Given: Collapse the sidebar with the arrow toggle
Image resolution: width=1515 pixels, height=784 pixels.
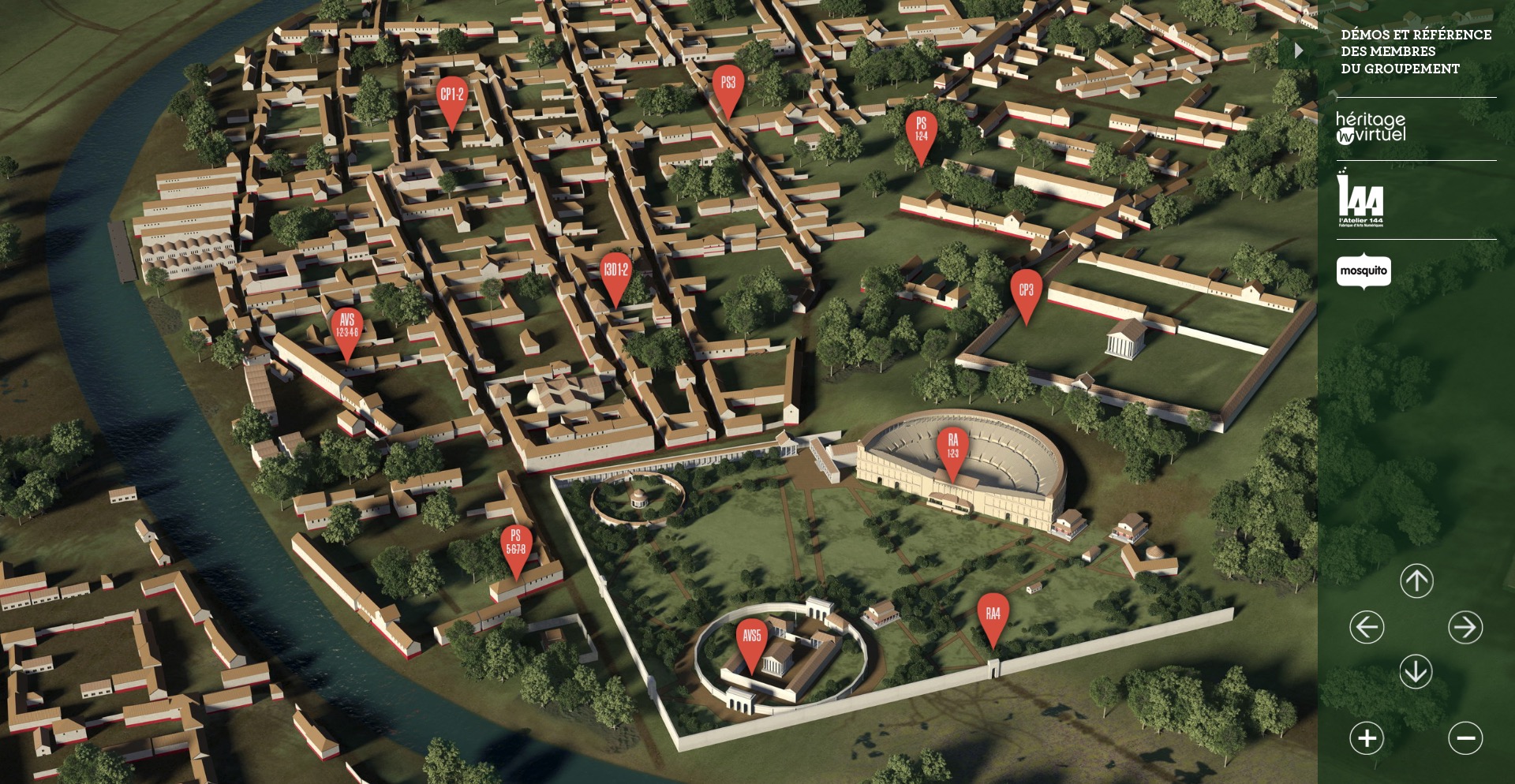Looking at the screenshot, I should [x=1299, y=51].
